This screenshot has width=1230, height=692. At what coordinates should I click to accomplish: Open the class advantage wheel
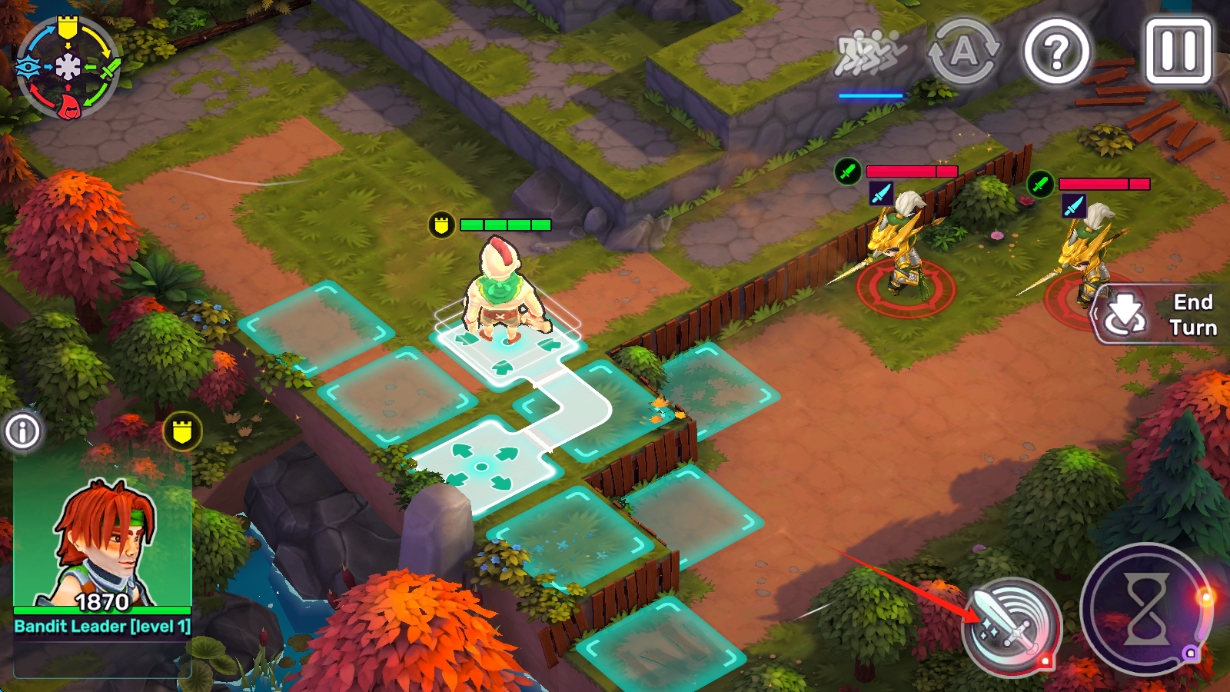point(68,67)
